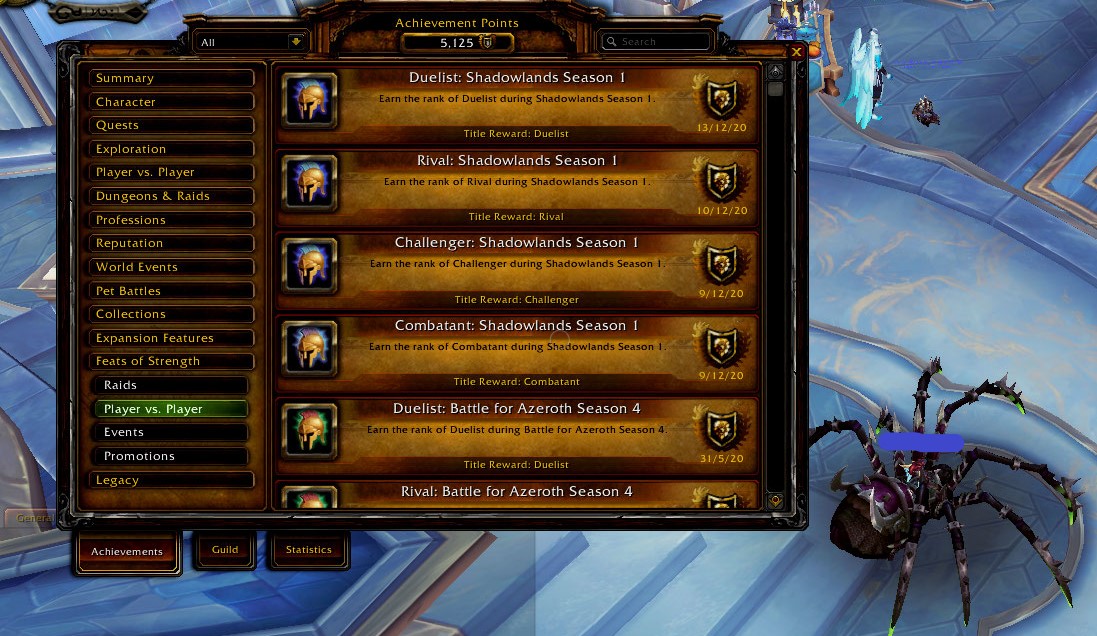
Task: Click the scroll-down arrow of achievement list
Action: click(775, 500)
